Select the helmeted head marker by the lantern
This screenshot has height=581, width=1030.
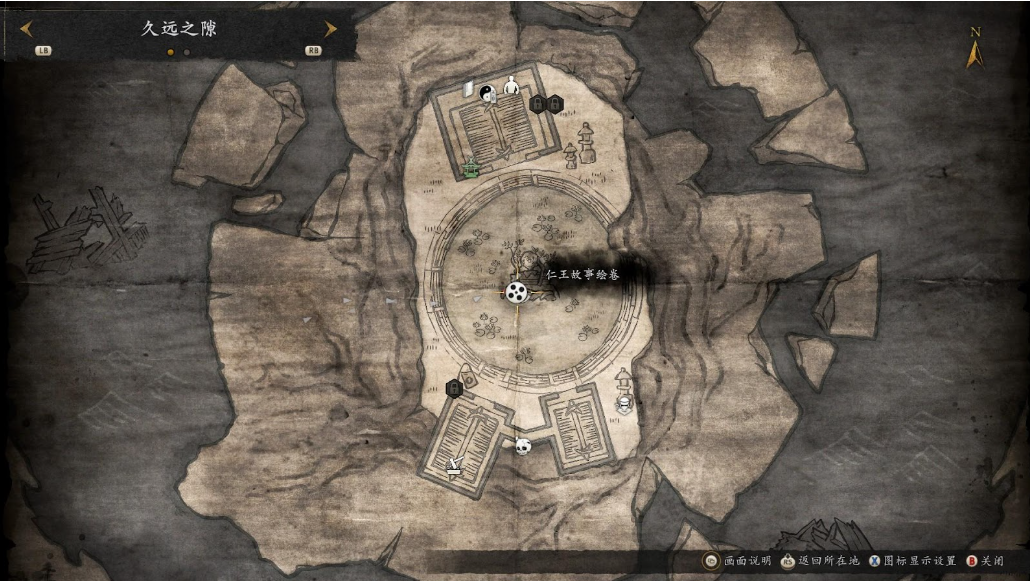tap(625, 404)
